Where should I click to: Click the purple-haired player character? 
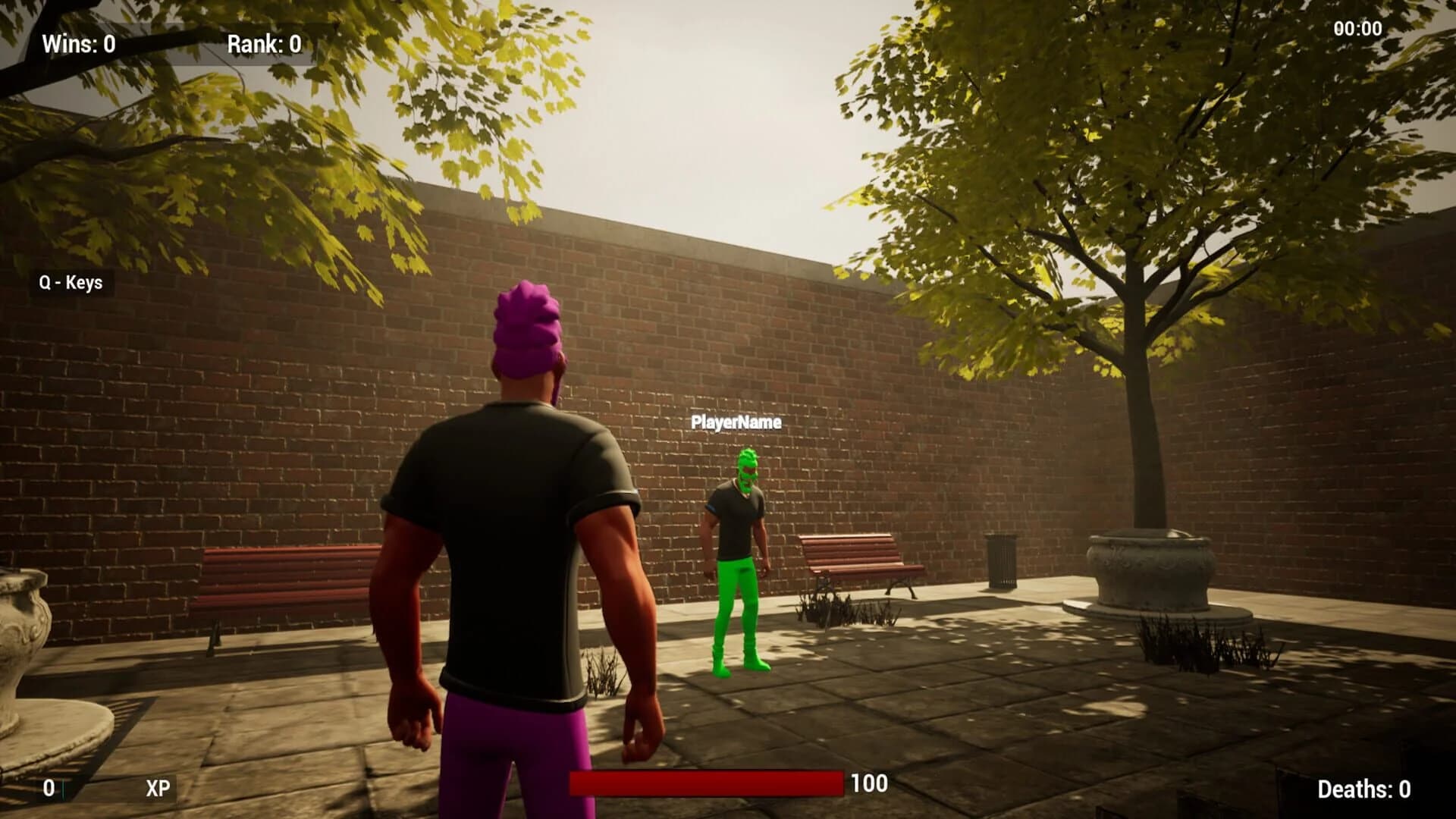click(516, 531)
